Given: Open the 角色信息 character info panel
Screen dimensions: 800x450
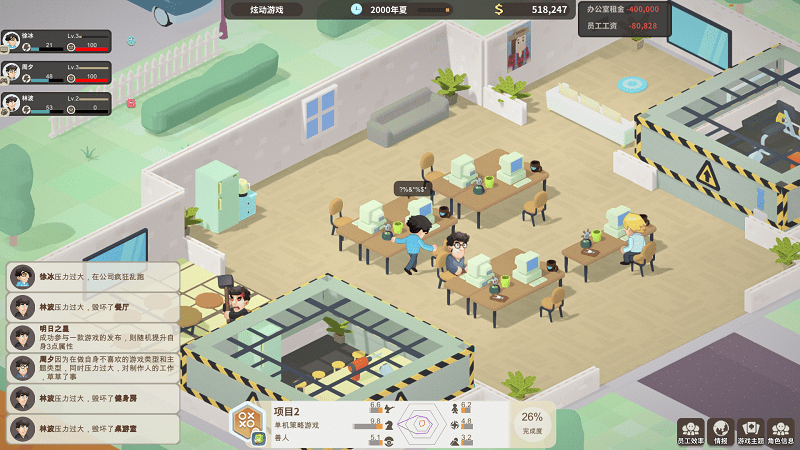Looking at the screenshot, I should [x=781, y=431].
